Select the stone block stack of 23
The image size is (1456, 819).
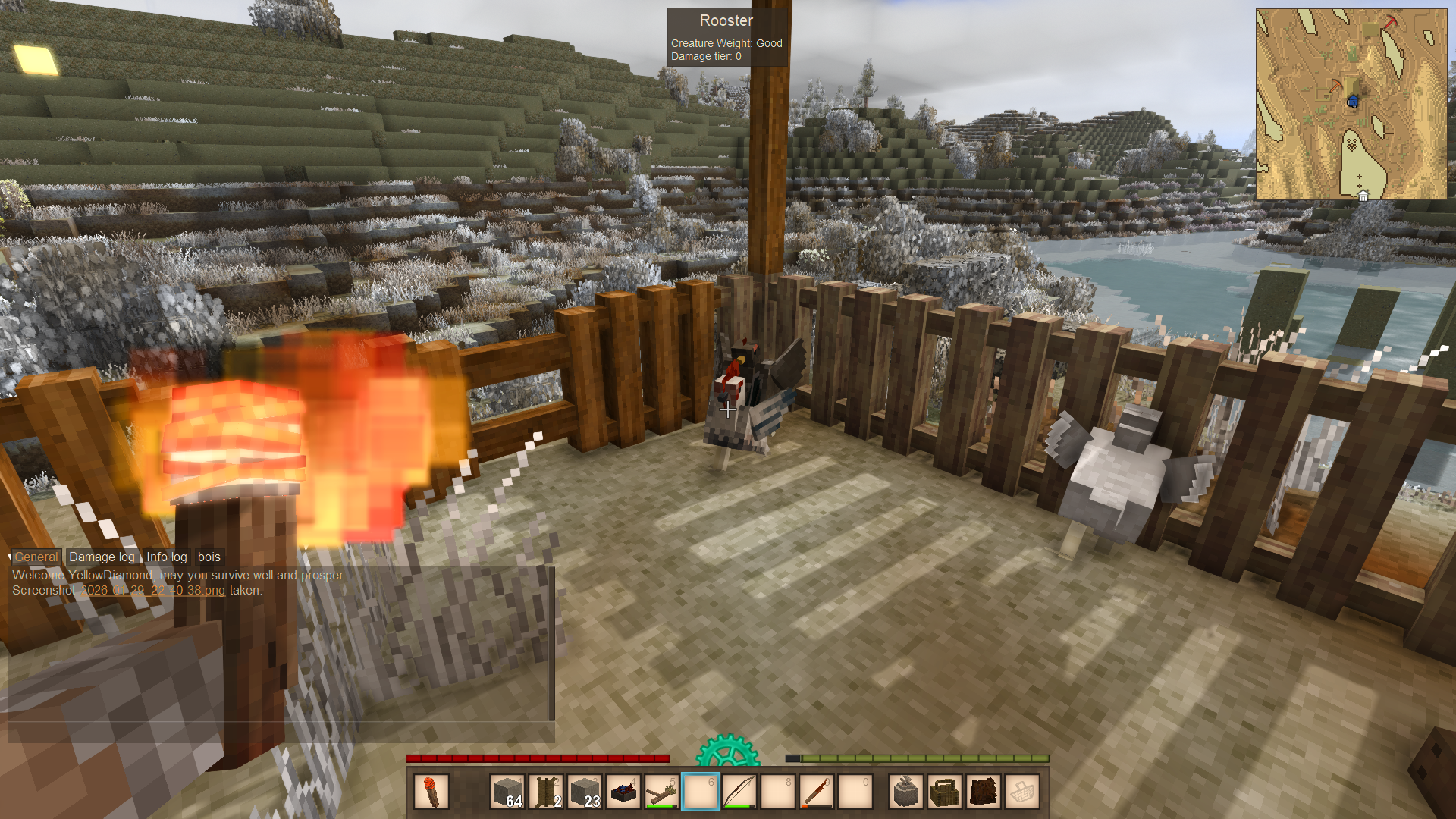[585, 792]
